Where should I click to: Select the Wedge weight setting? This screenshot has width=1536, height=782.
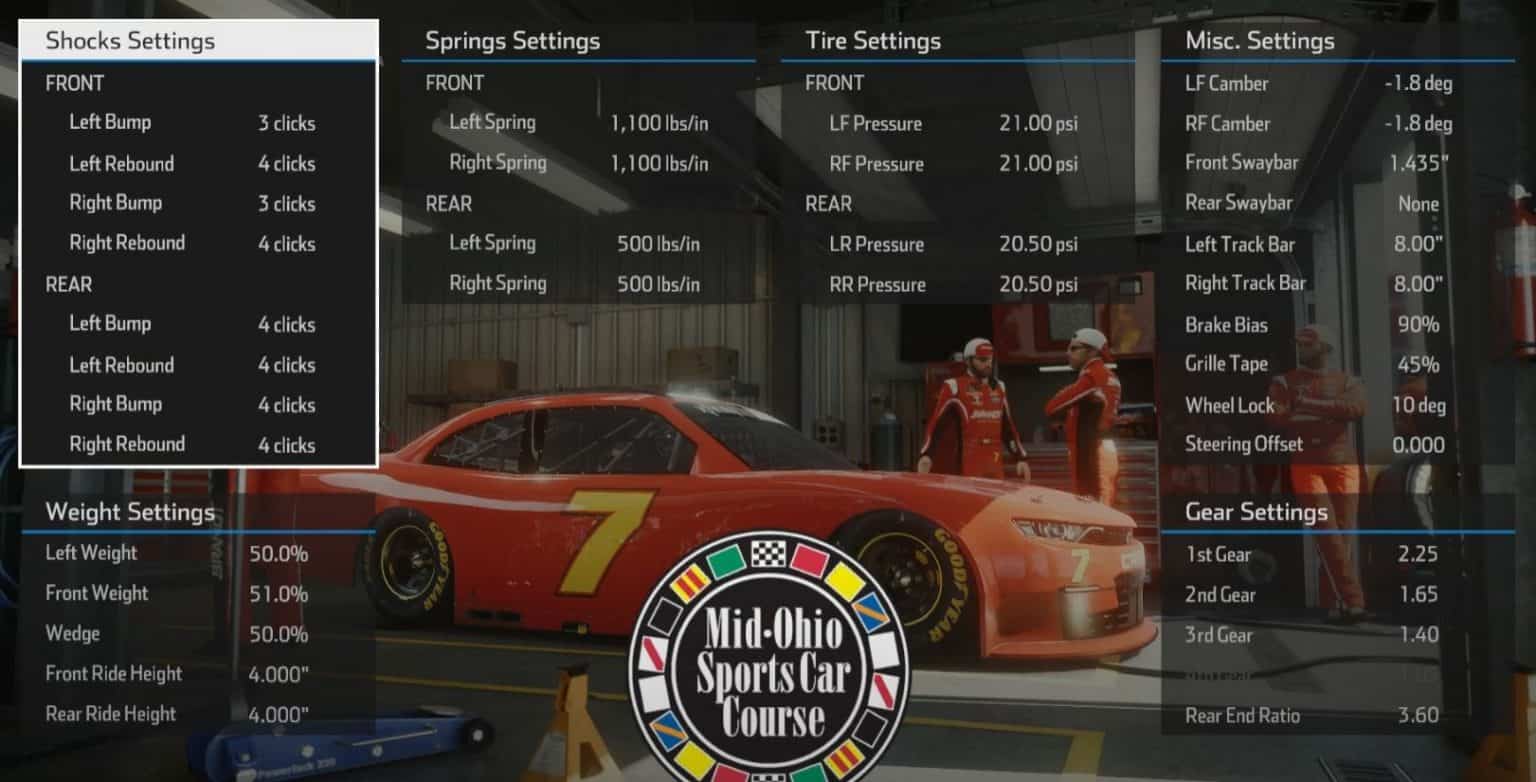(70, 633)
